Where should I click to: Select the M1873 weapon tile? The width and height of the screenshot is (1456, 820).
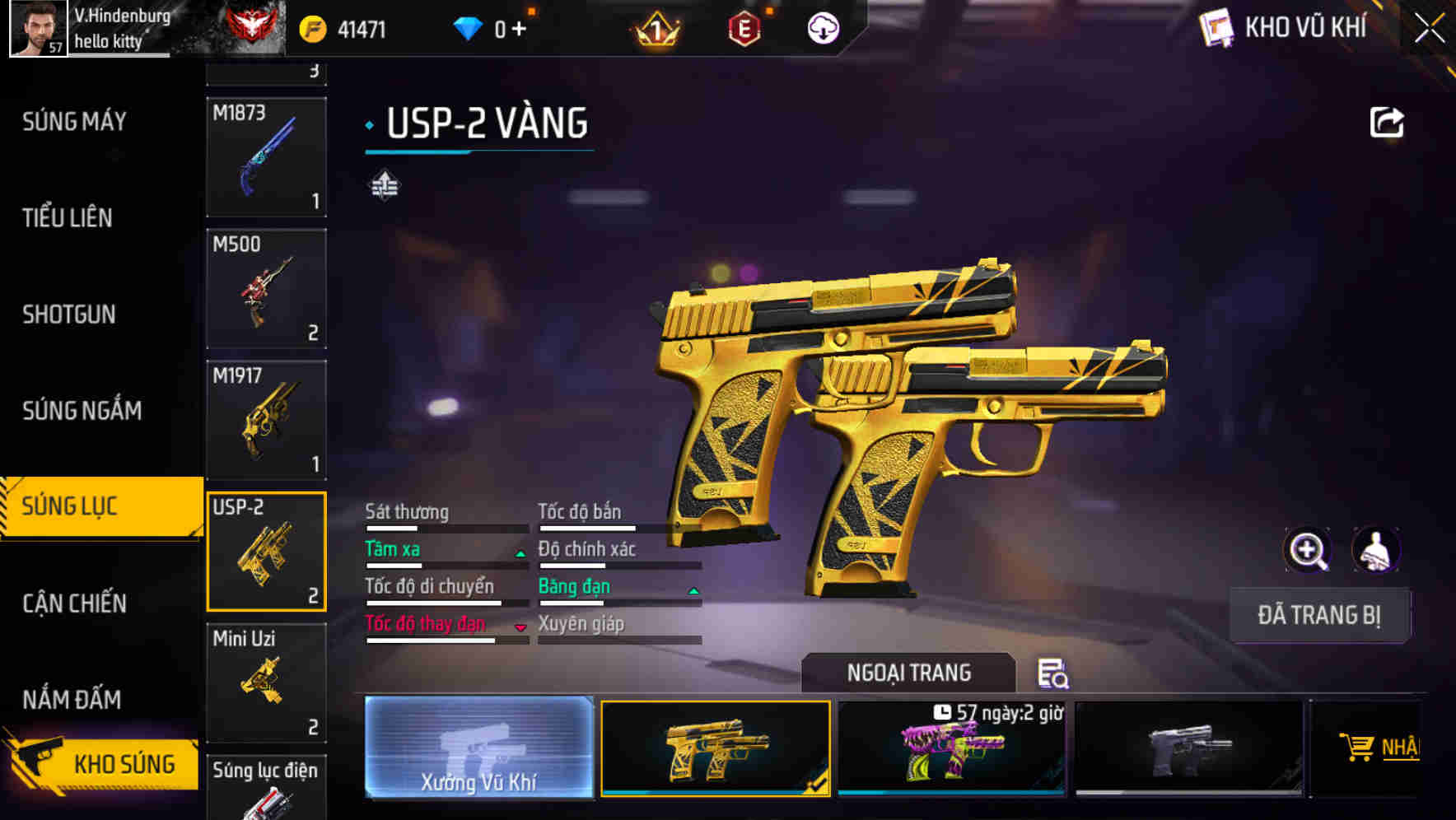pyautogui.click(x=266, y=156)
